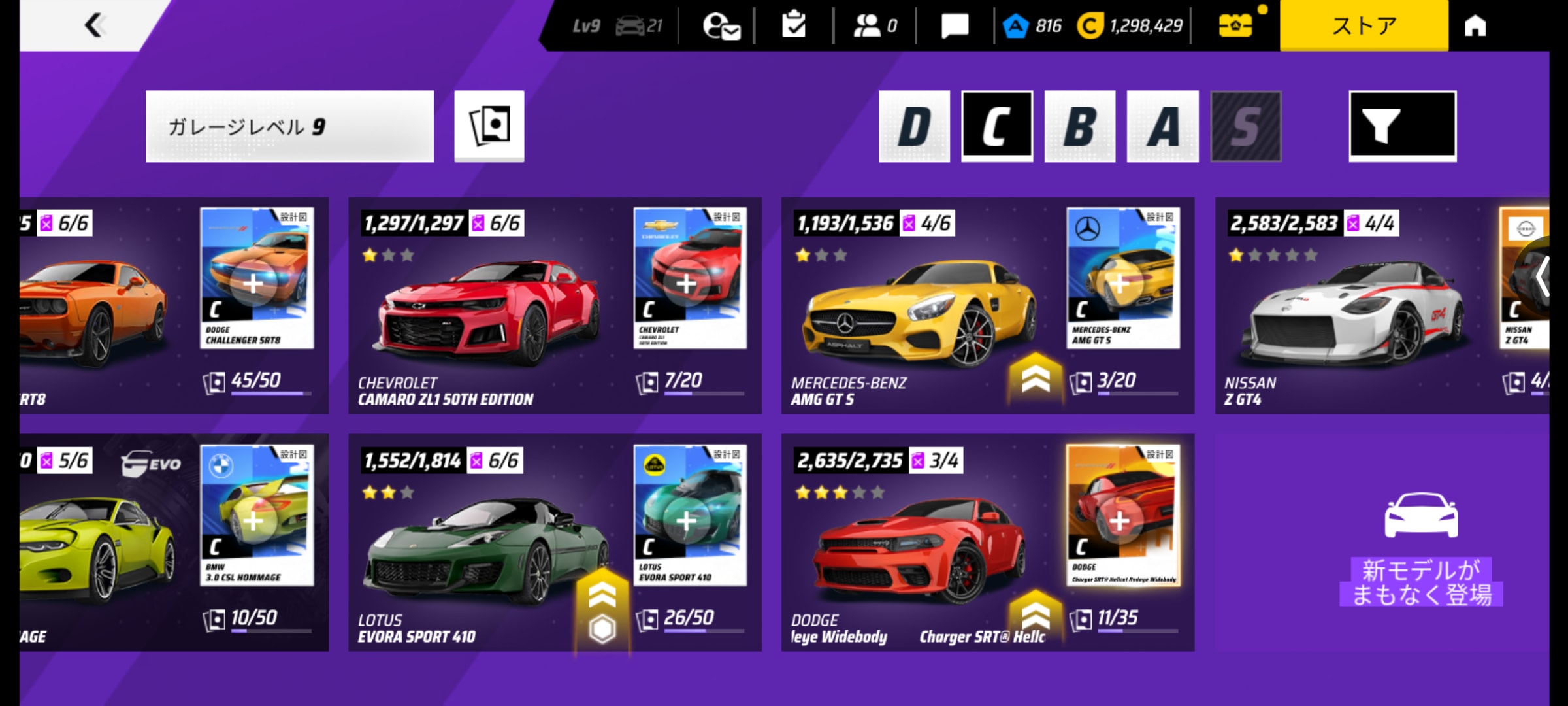Image resolution: width=1568 pixels, height=706 pixels.
Task: Open the friends list icon
Action: (x=875, y=25)
